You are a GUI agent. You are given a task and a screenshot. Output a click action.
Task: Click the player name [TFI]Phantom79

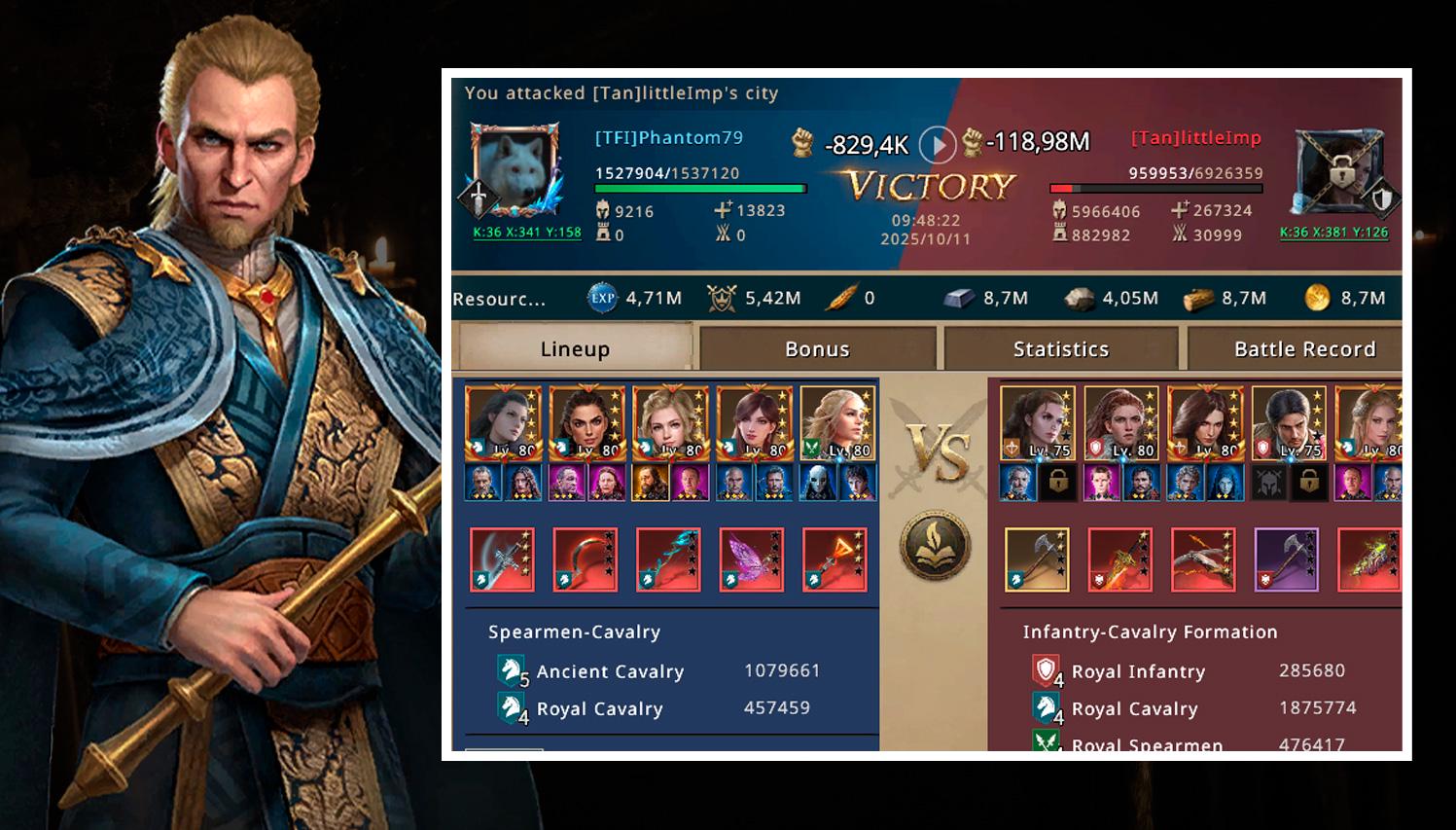[669, 138]
